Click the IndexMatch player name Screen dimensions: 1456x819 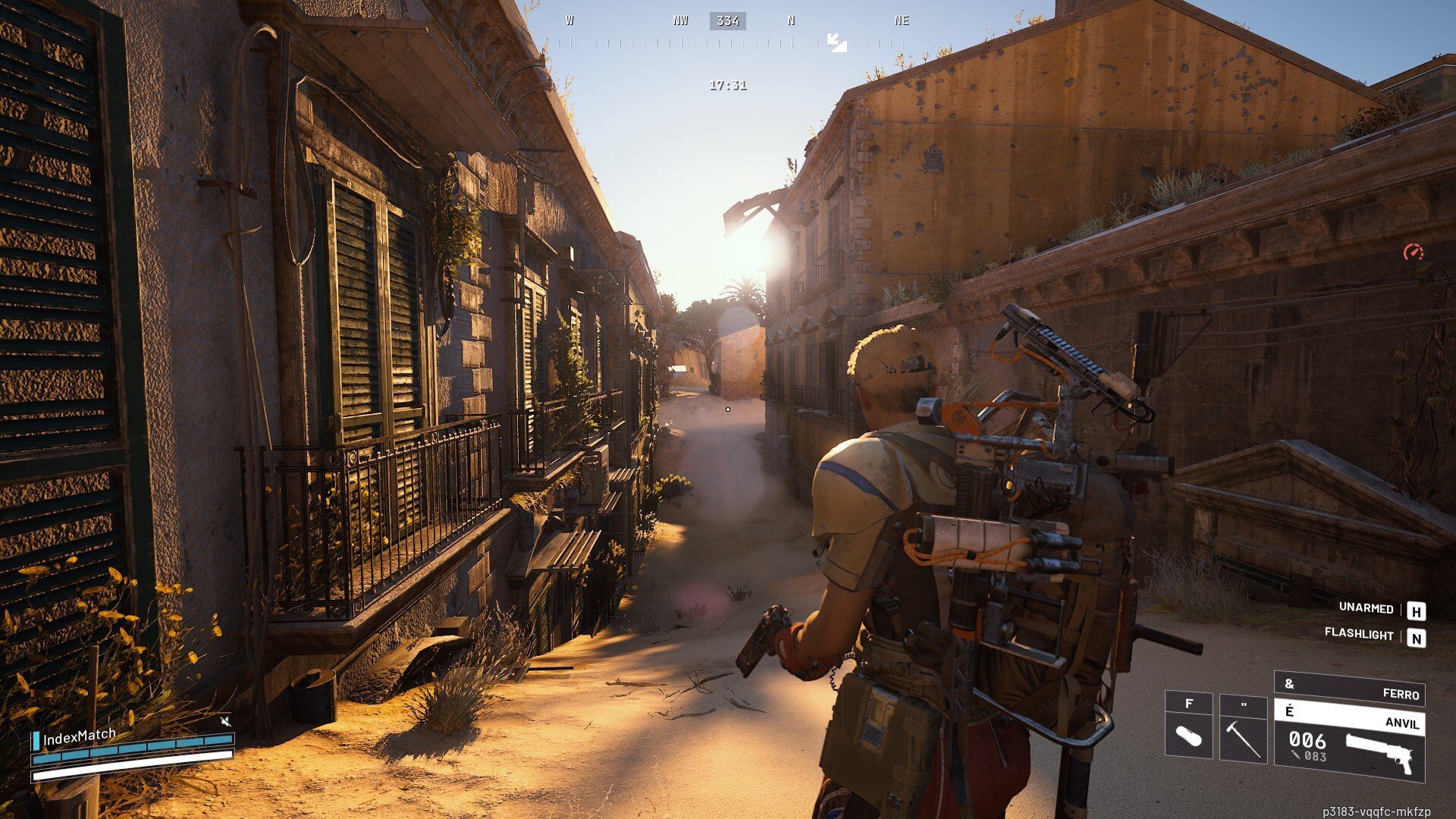point(80,736)
